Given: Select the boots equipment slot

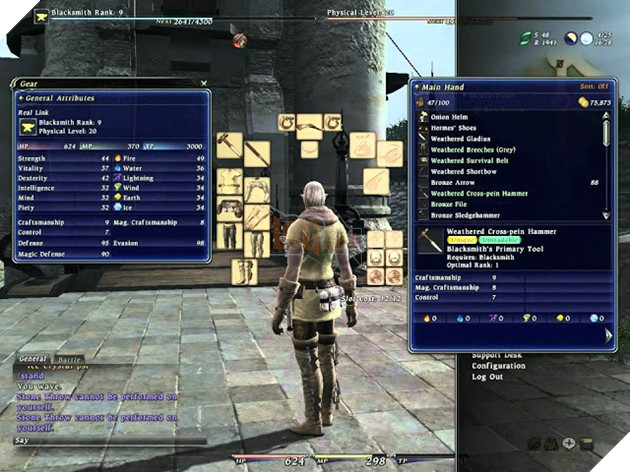Looking at the screenshot, I should tap(244, 271).
